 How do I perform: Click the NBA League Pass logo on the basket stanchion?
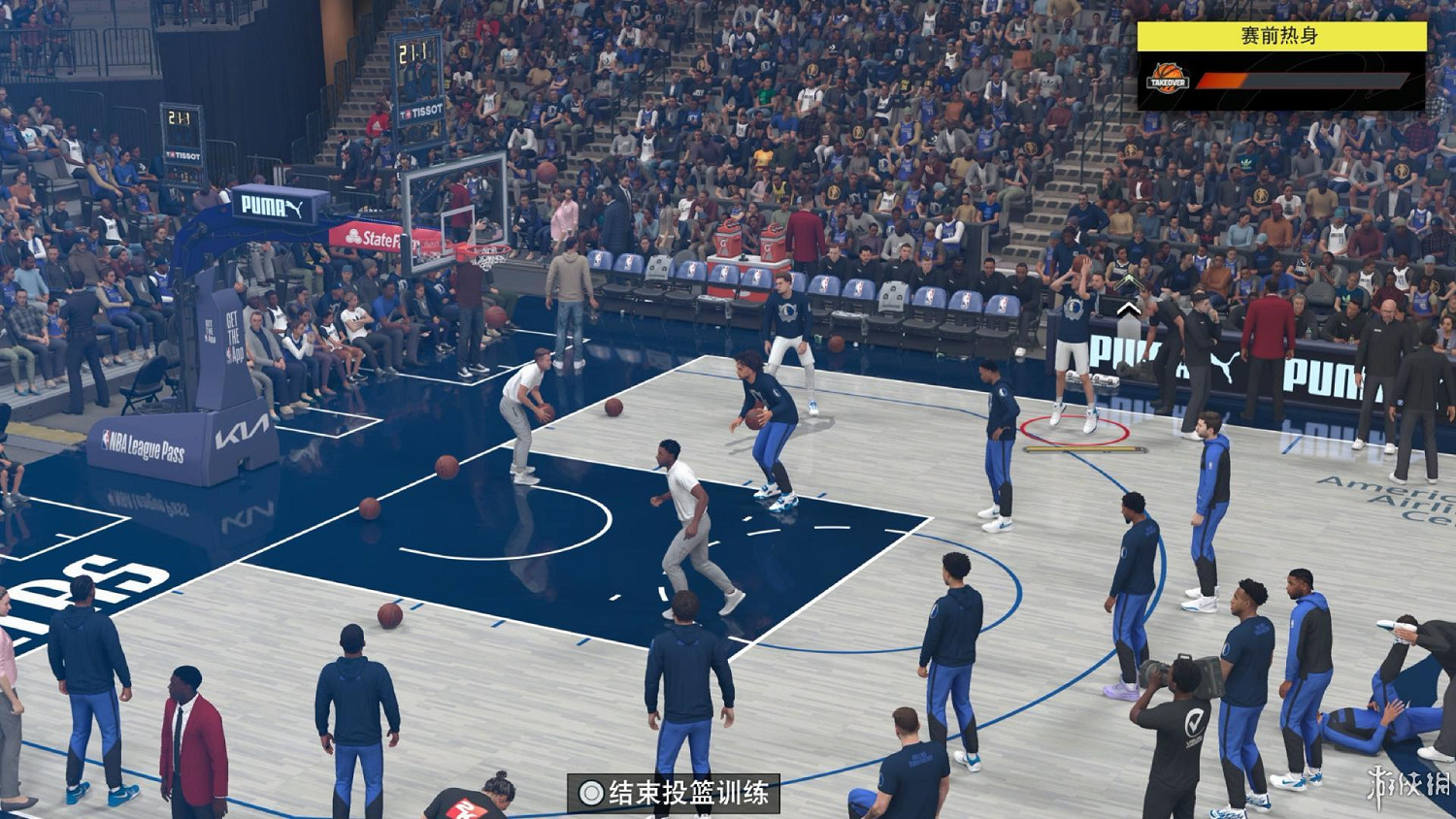144,442
